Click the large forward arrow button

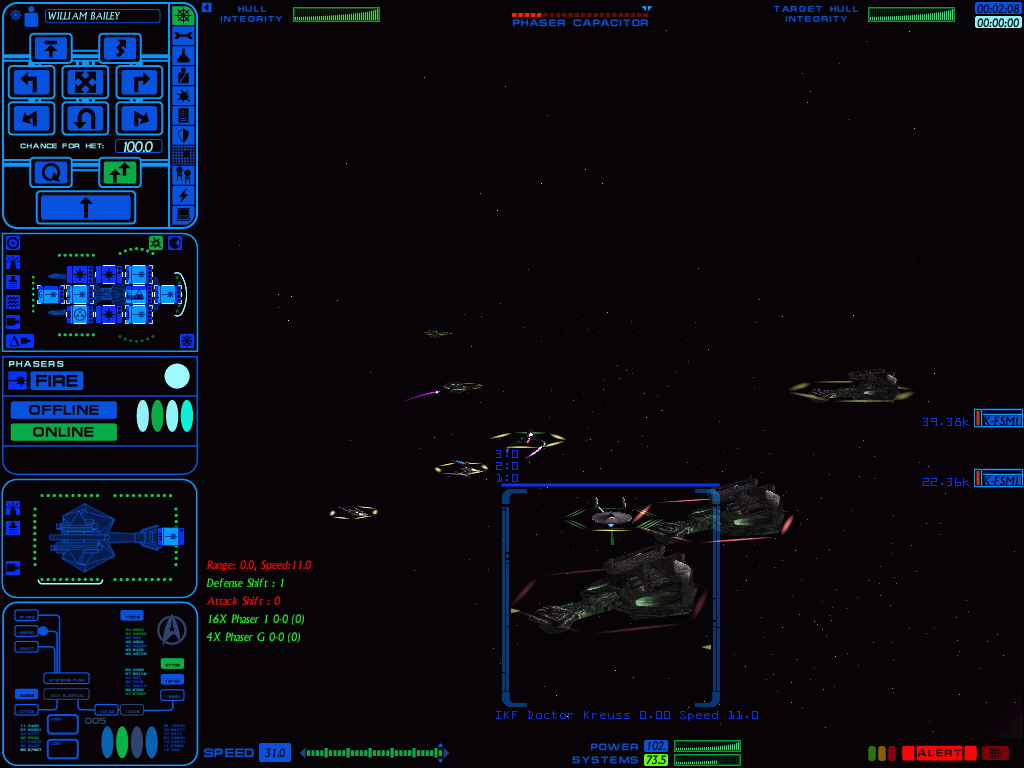85,208
